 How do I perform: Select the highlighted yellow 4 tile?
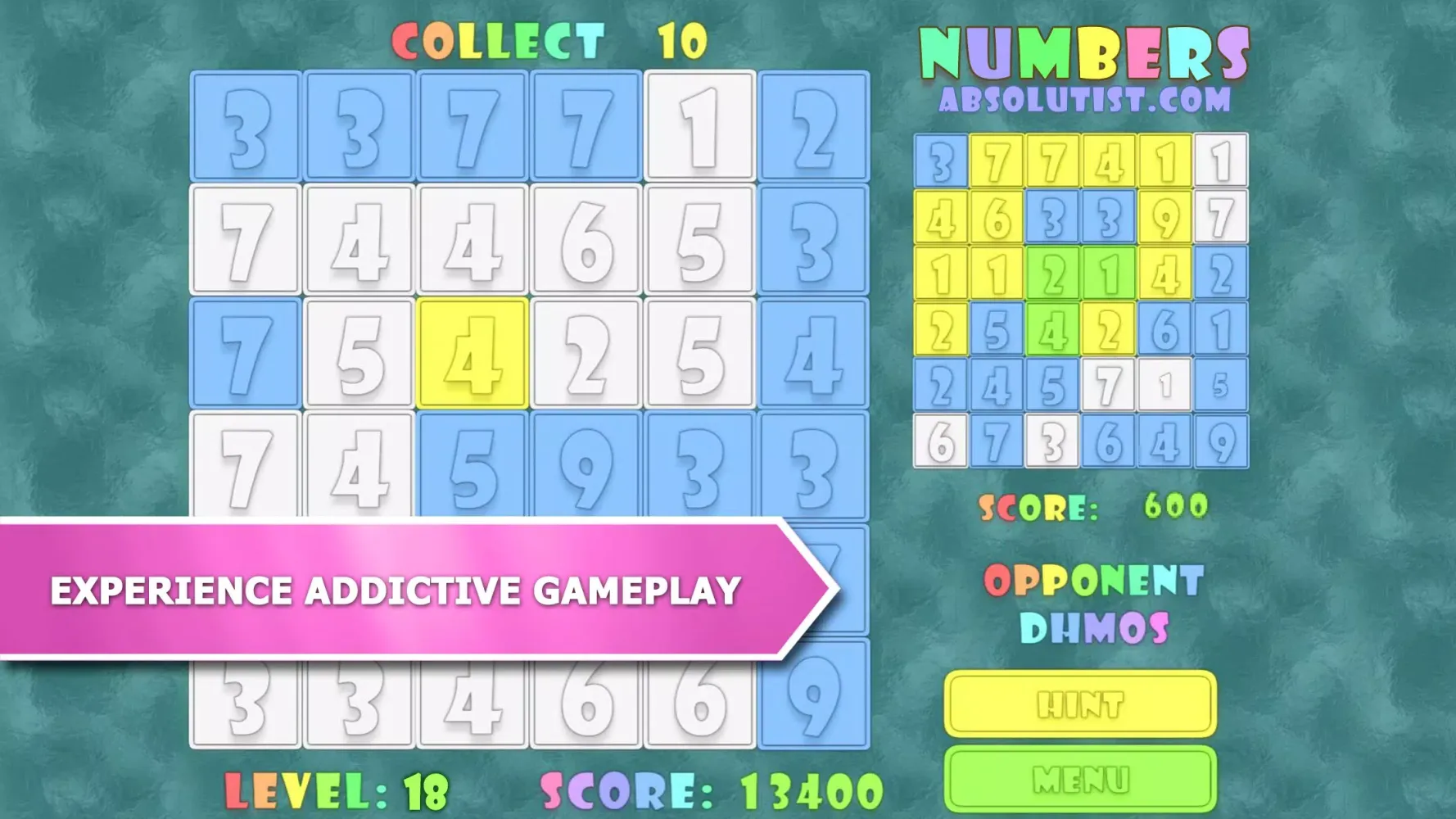coord(473,352)
